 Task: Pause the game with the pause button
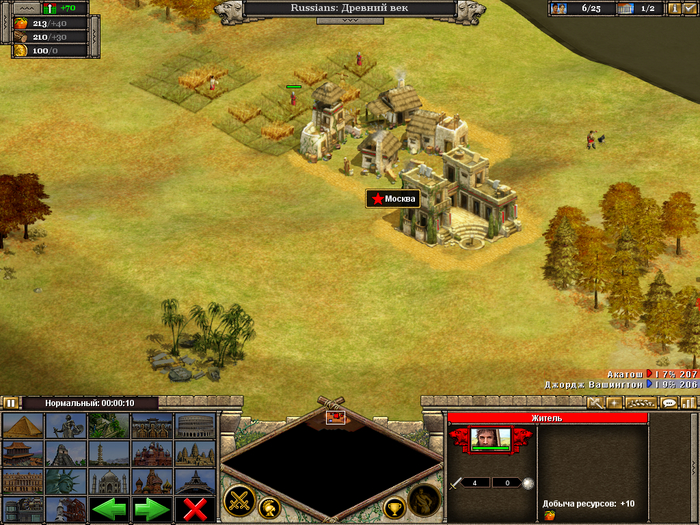point(10,403)
